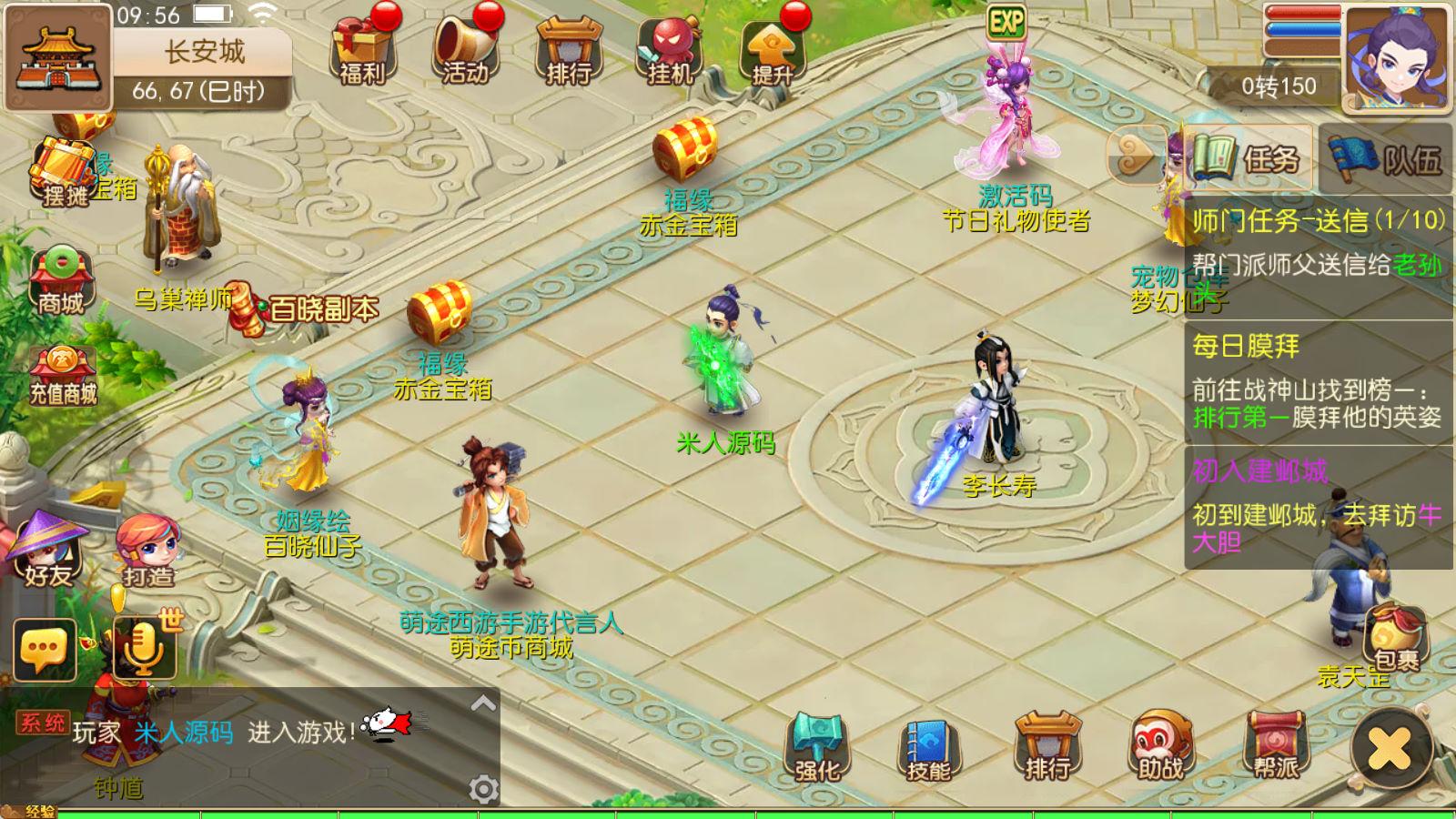Open the 打造 crafting menu
Image resolution: width=1456 pixels, height=819 pixels.
coord(147,550)
